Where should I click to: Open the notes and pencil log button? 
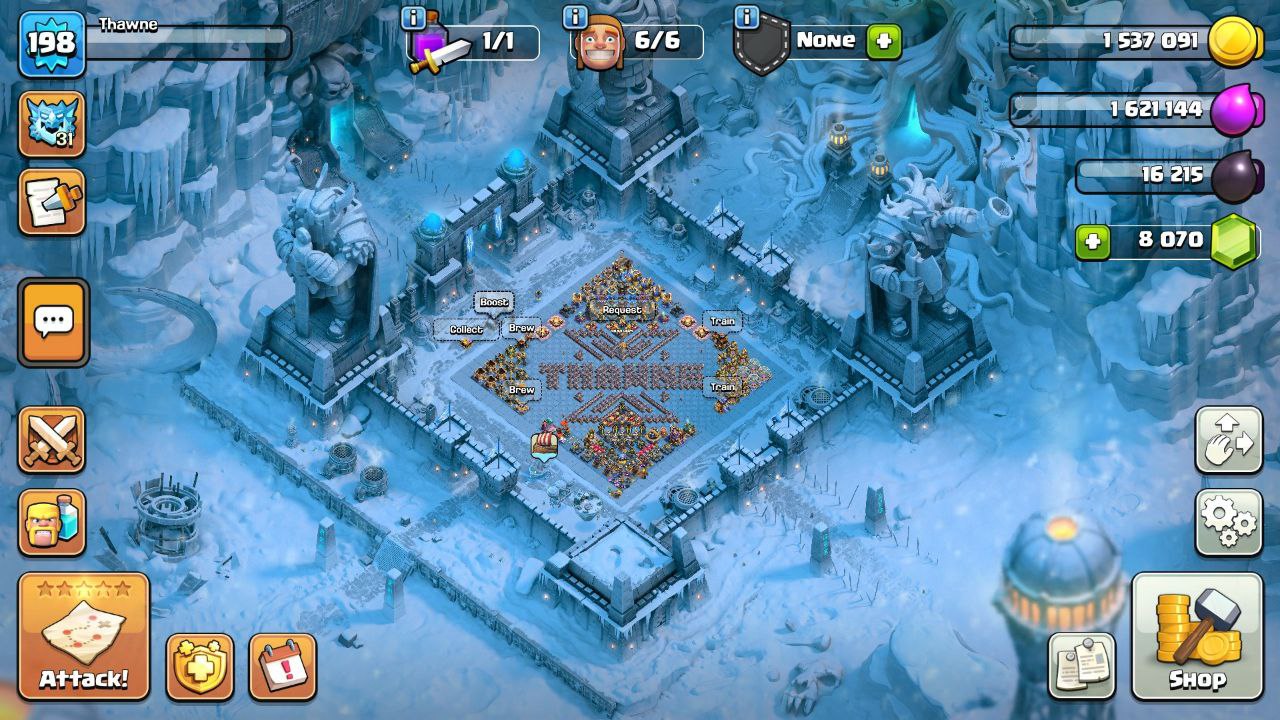click(x=52, y=202)
